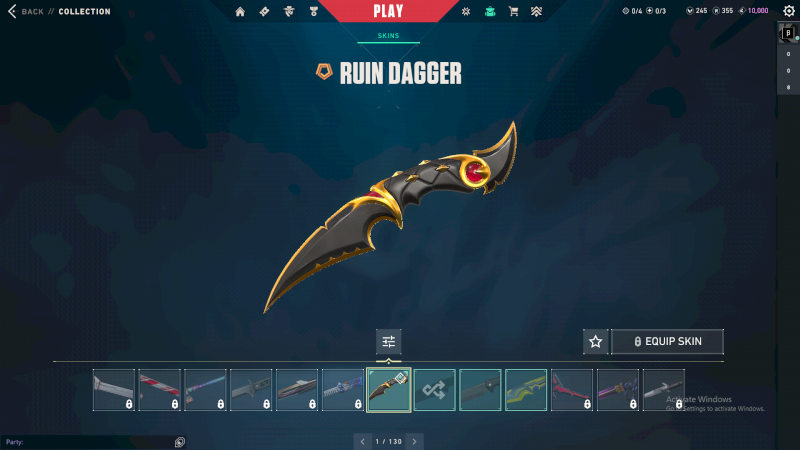Open the Home tab icon
Image resolution: width=800 pixels, height=450 pixels.
pyautogui.click(x=240, y=12)
